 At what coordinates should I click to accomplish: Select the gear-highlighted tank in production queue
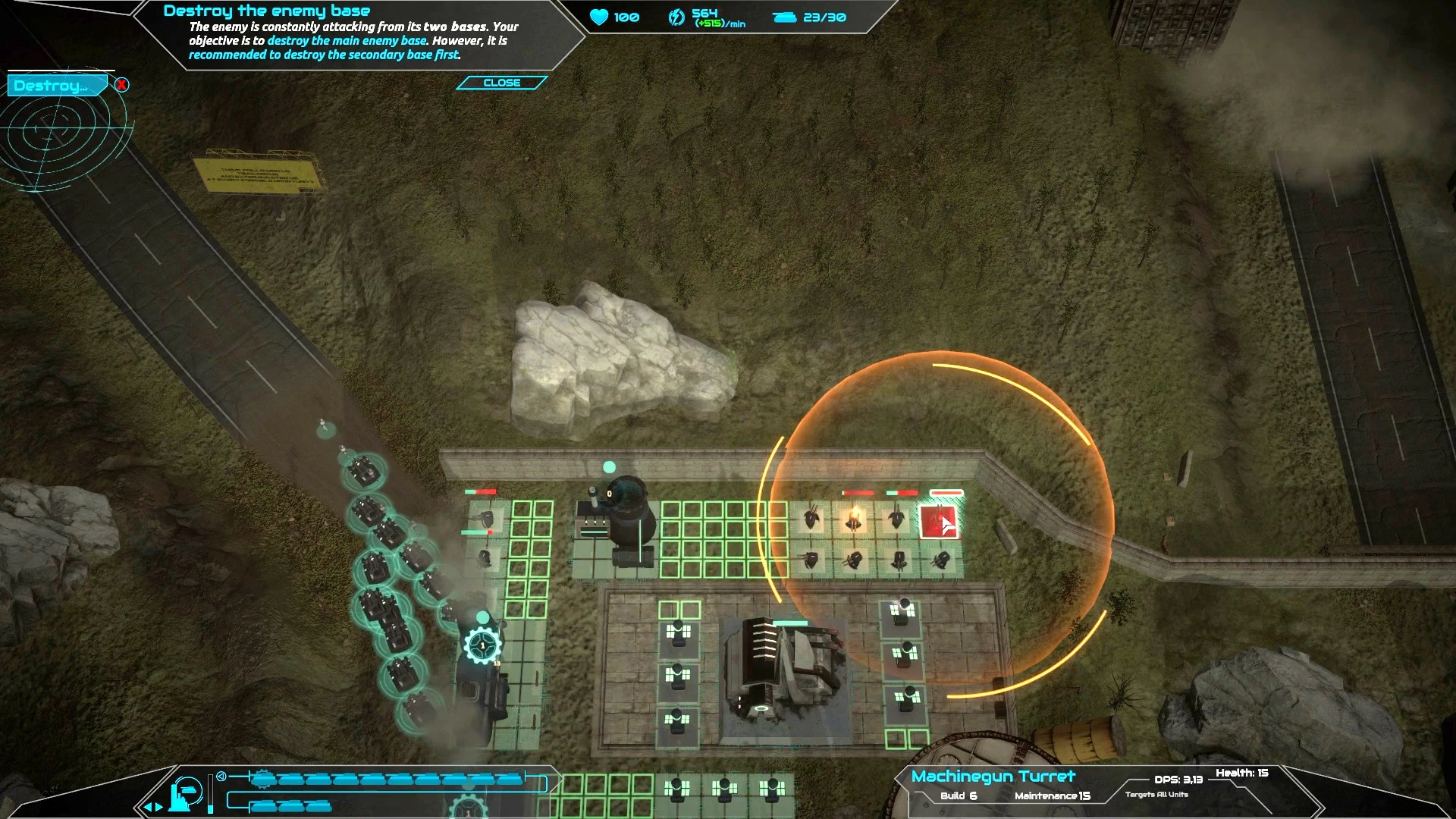click(x=263, y=779)
